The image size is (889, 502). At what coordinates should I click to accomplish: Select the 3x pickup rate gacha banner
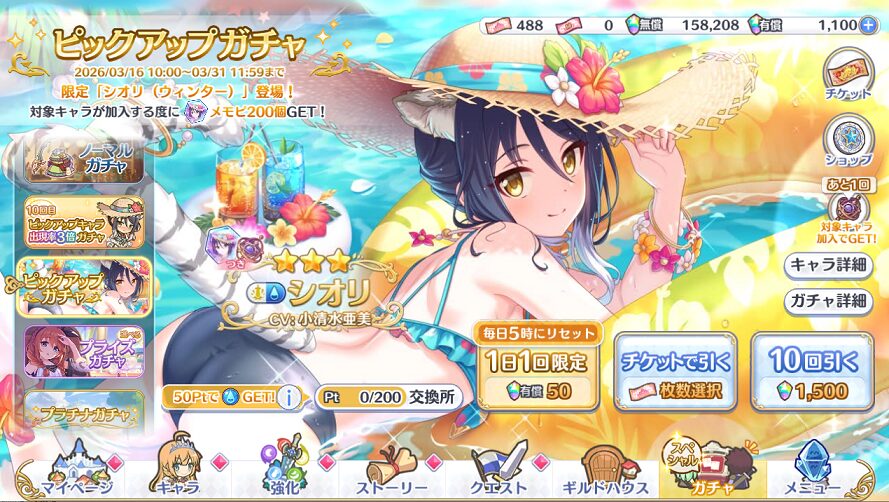point(84,222)
